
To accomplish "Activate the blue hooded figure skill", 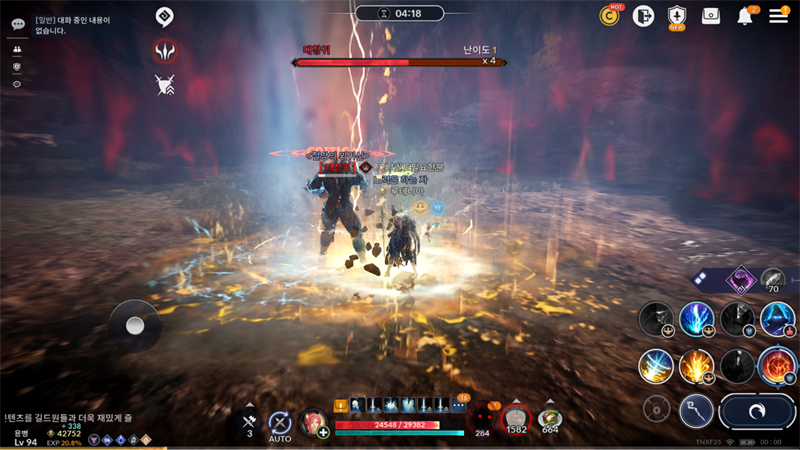I will (x=777, y=319).
